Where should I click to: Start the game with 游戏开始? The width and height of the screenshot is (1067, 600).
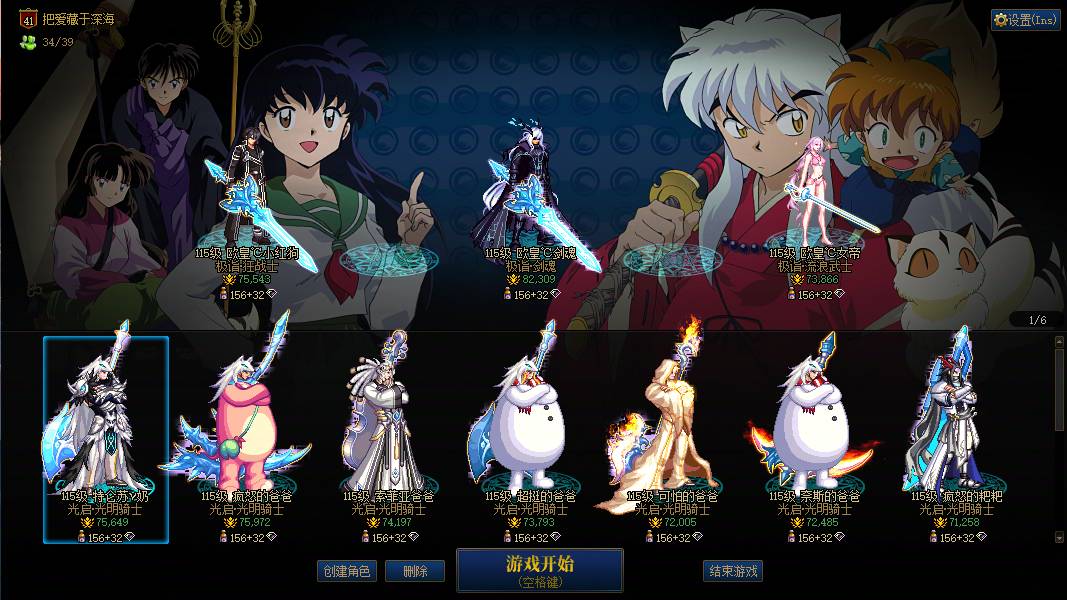coord(539,570)
